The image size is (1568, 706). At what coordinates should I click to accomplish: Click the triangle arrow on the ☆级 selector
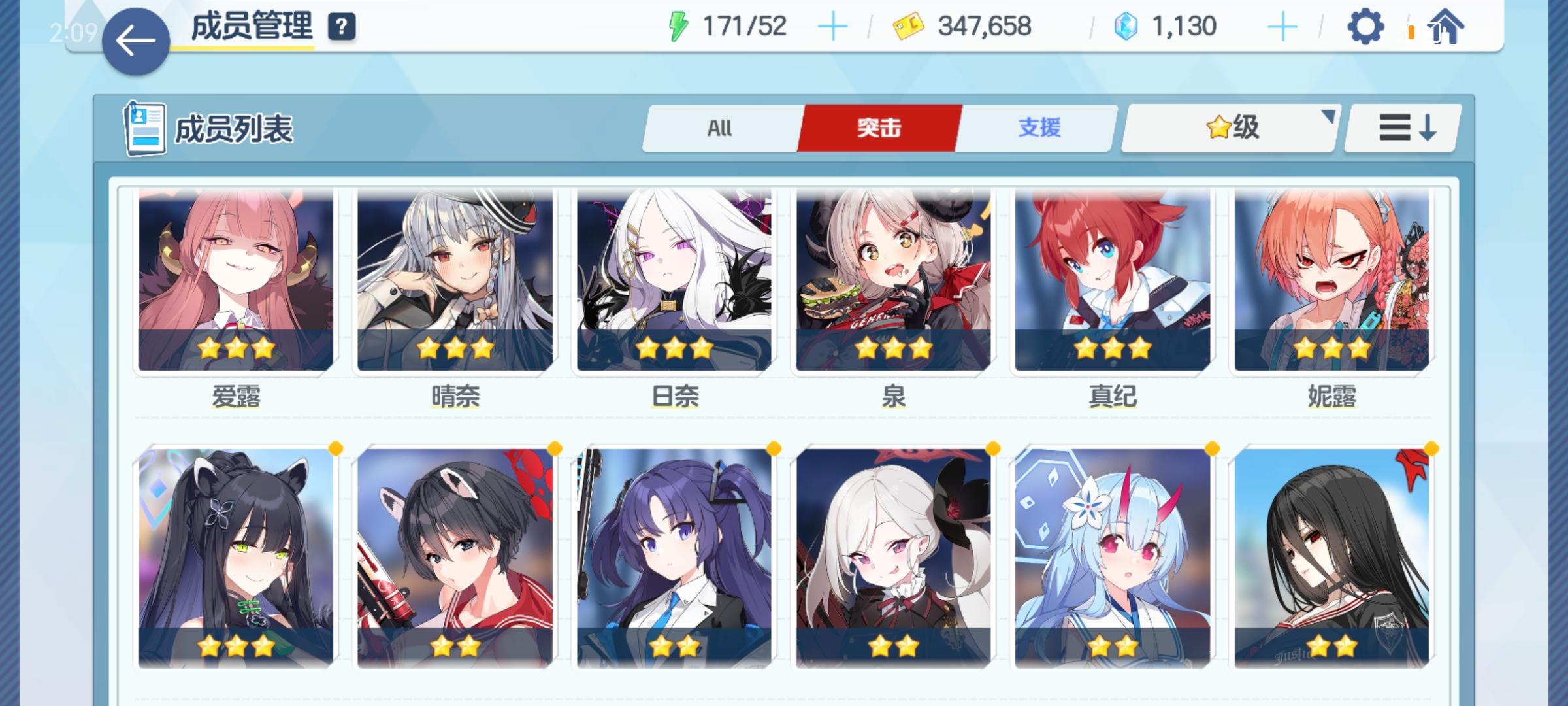tap(1329, 117)
